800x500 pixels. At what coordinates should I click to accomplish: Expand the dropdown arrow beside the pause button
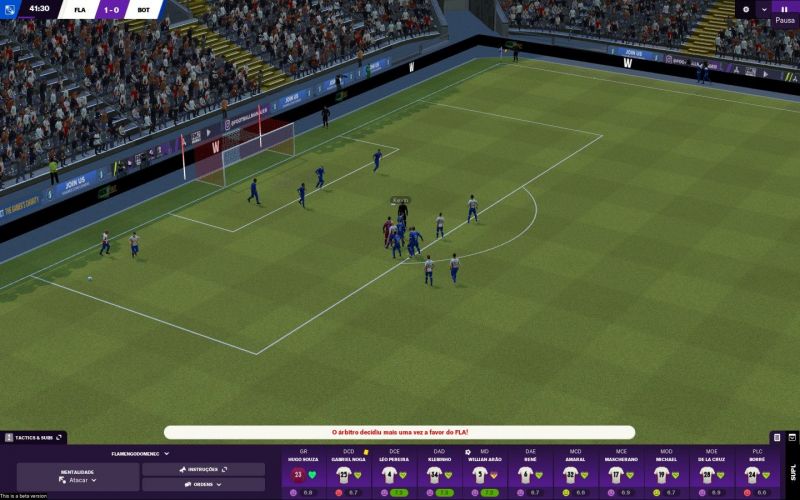tap(764, 9)
